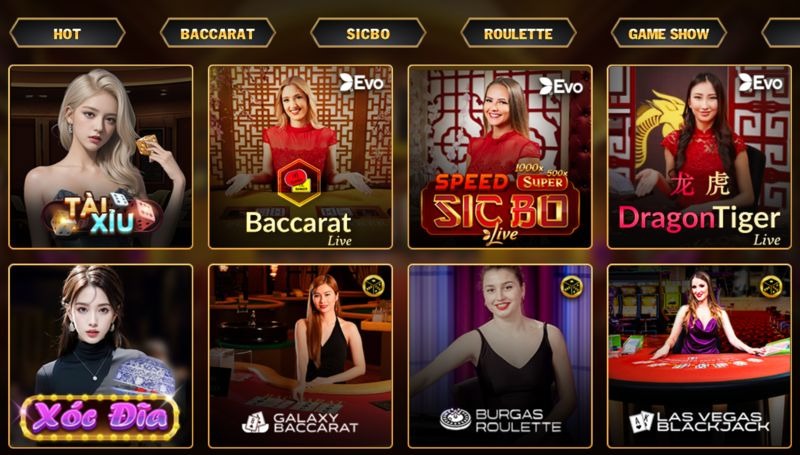
Task: Choose the Speed Super Sic Bo tile
Action: point(500,157)
